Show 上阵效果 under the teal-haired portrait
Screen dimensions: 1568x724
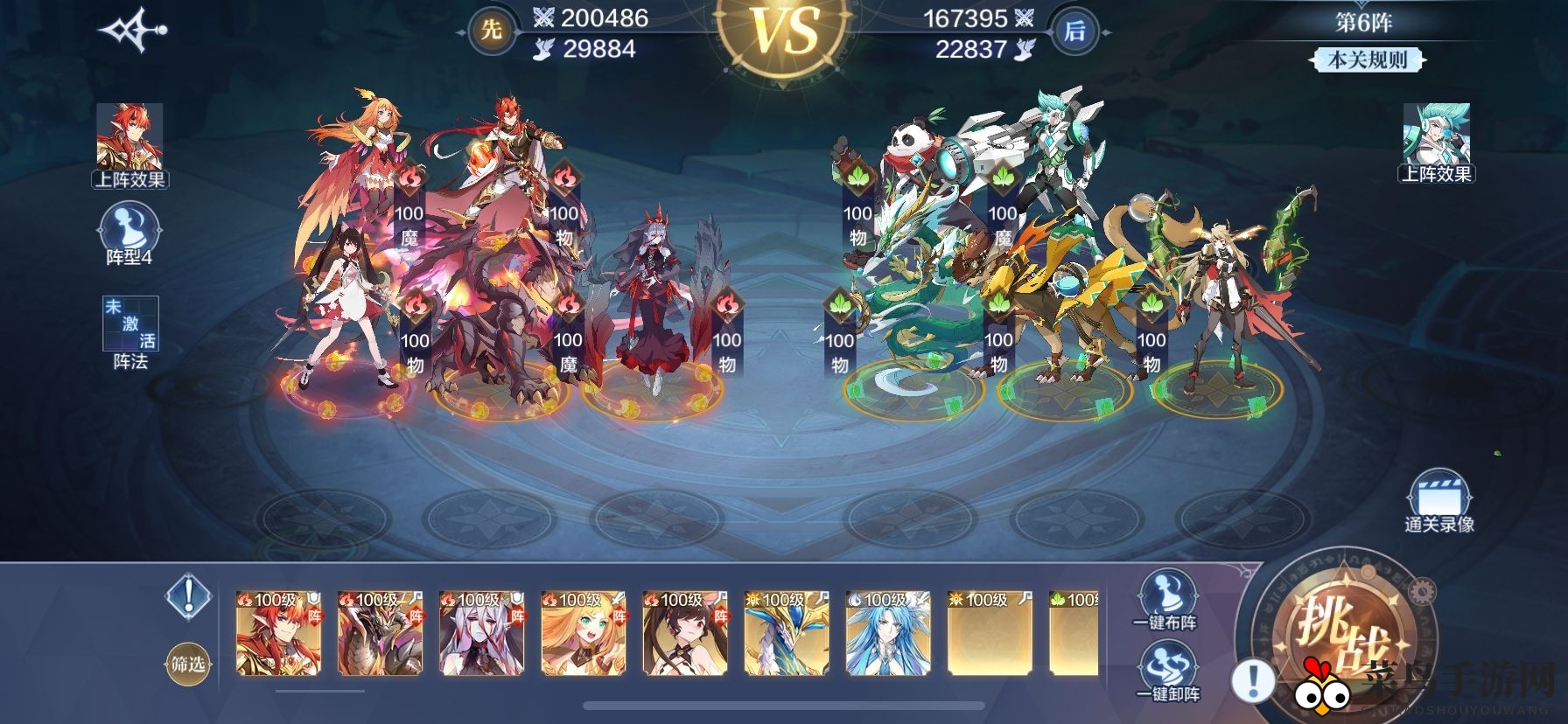tap(1437, 142)
